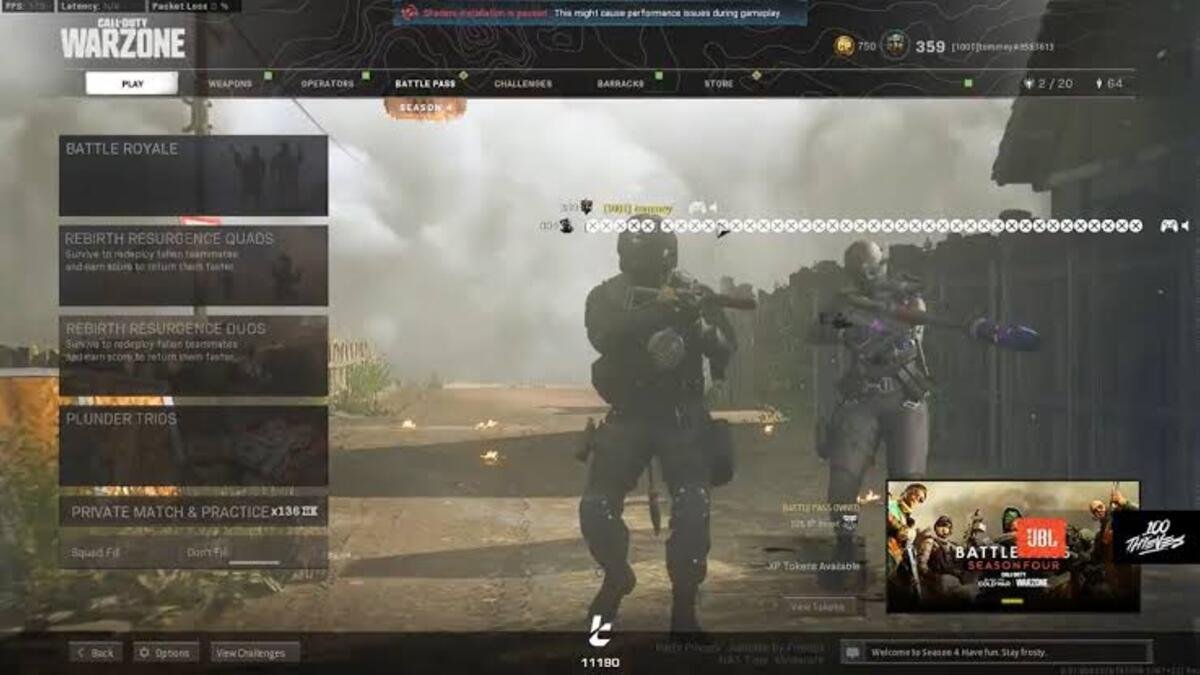Switch to the Play tab
1200x675 pixels.
[x=132, y=84]
